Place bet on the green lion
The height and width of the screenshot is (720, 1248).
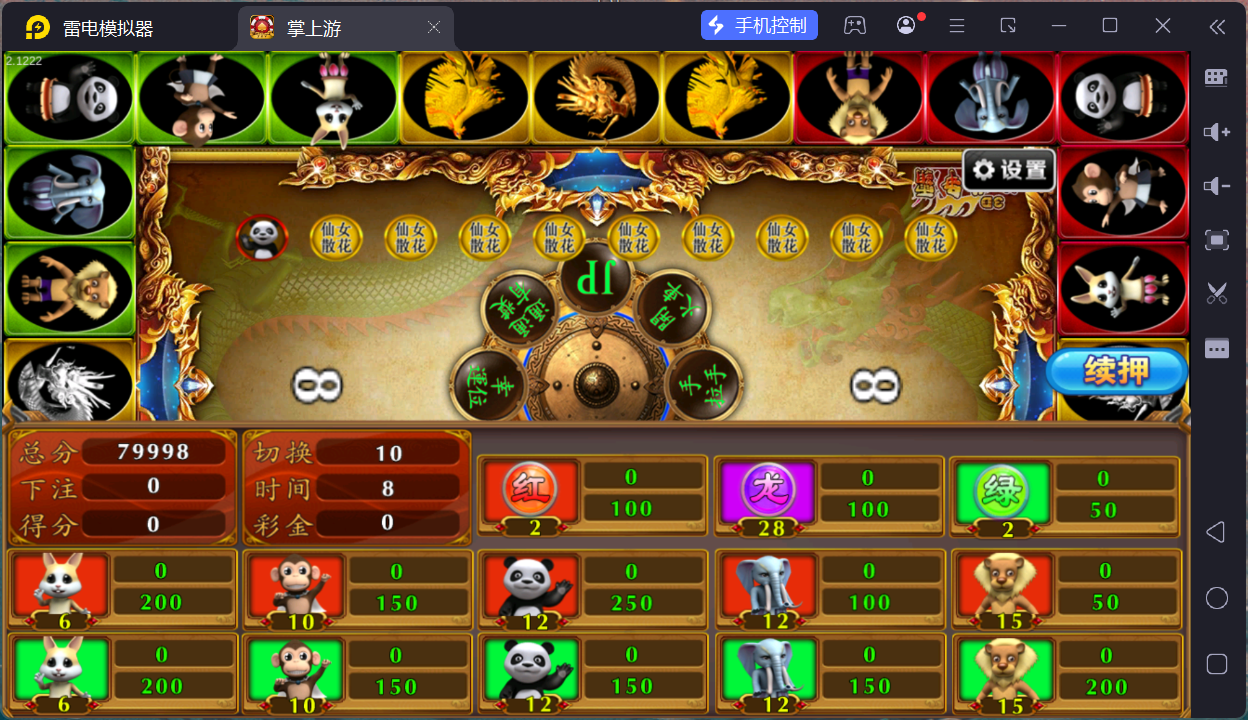pyautogui.click(x=1003, y=672)
